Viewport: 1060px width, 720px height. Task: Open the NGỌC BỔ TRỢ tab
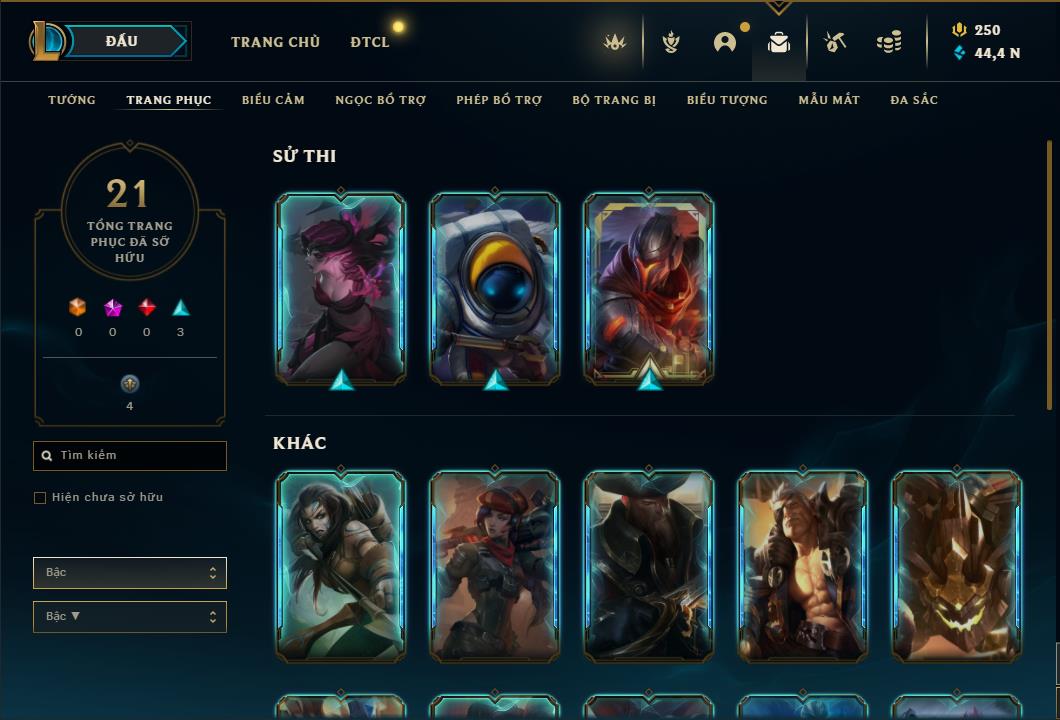coord(380,100)
